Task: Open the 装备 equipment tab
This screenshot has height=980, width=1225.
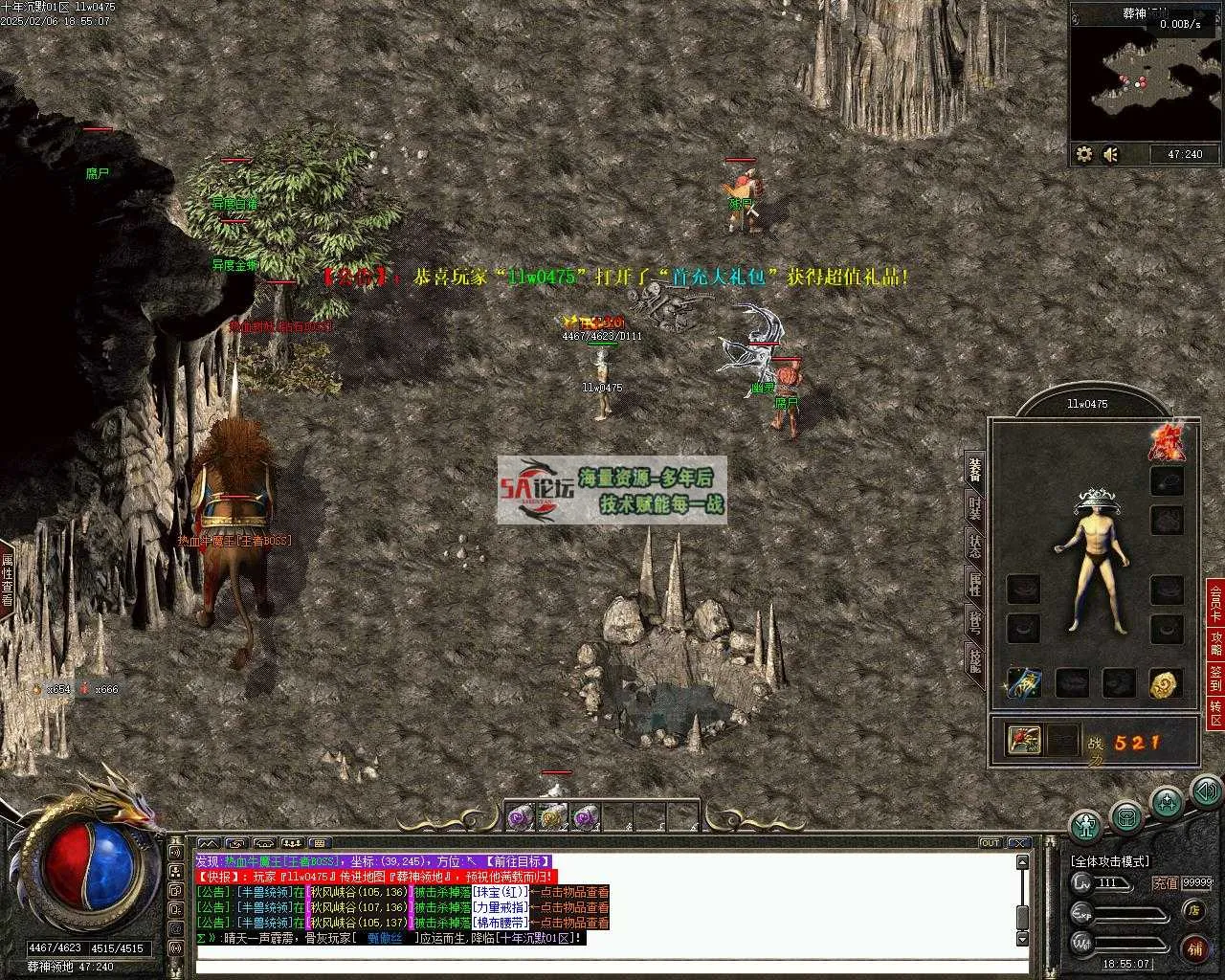Action: pyautogui.click(x=974, y=470)
